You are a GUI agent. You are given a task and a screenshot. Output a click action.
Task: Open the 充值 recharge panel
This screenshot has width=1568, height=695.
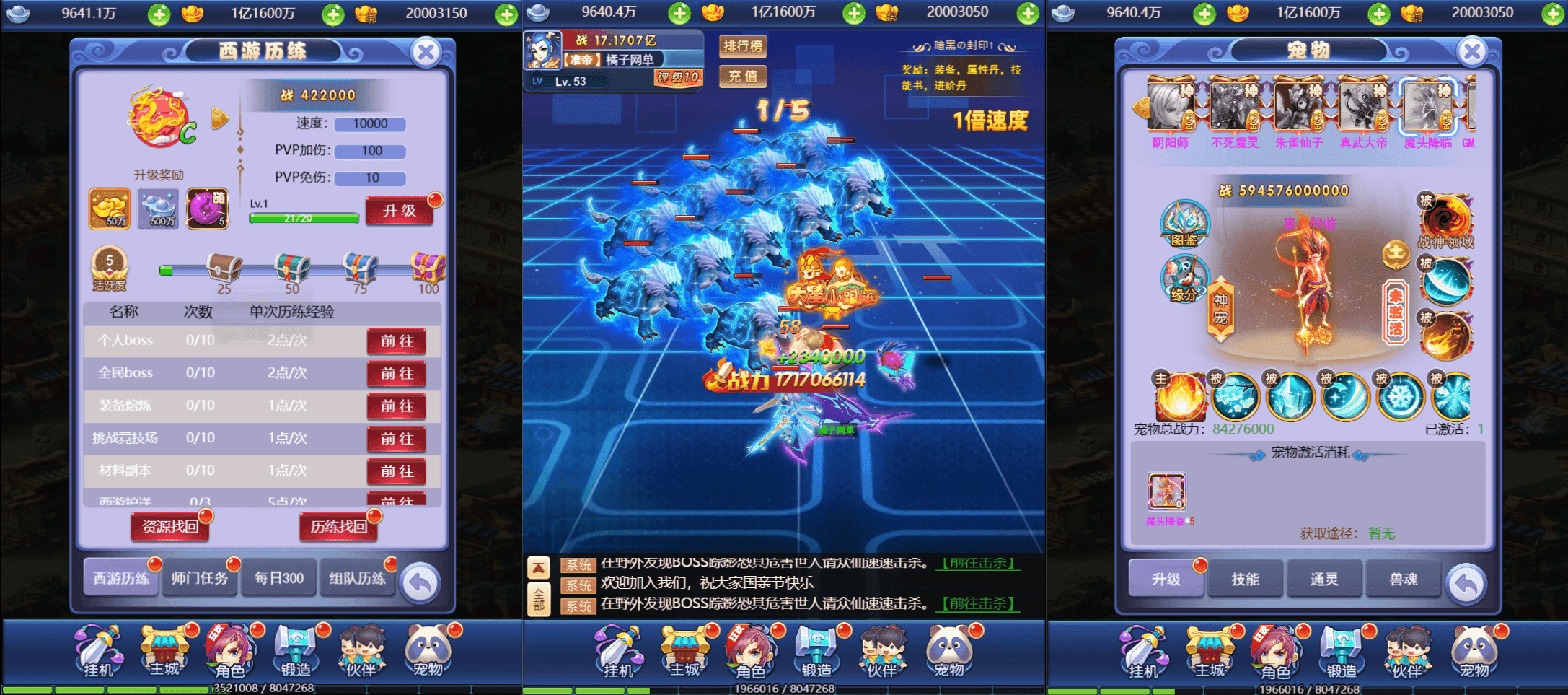tap(742, 77)
